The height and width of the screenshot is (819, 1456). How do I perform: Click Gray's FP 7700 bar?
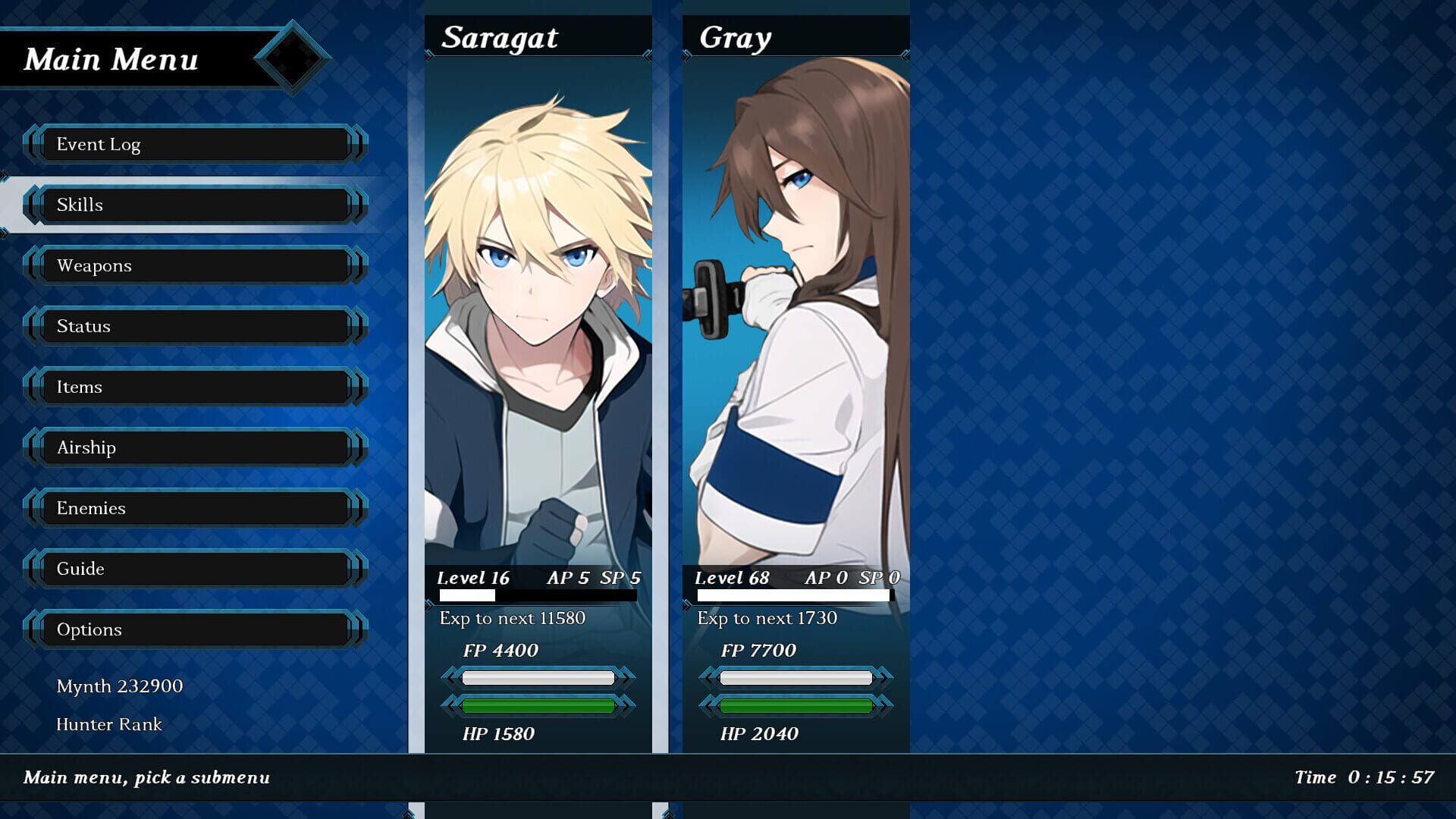coord(795,676)
